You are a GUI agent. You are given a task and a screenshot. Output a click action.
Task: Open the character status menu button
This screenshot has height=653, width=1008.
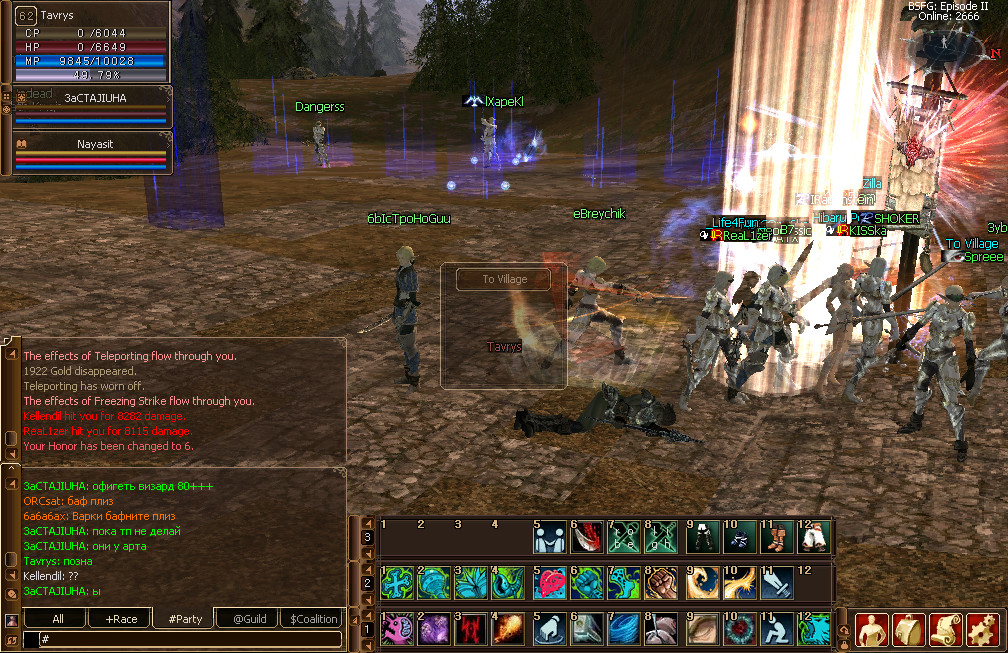[x=872, y=629]
